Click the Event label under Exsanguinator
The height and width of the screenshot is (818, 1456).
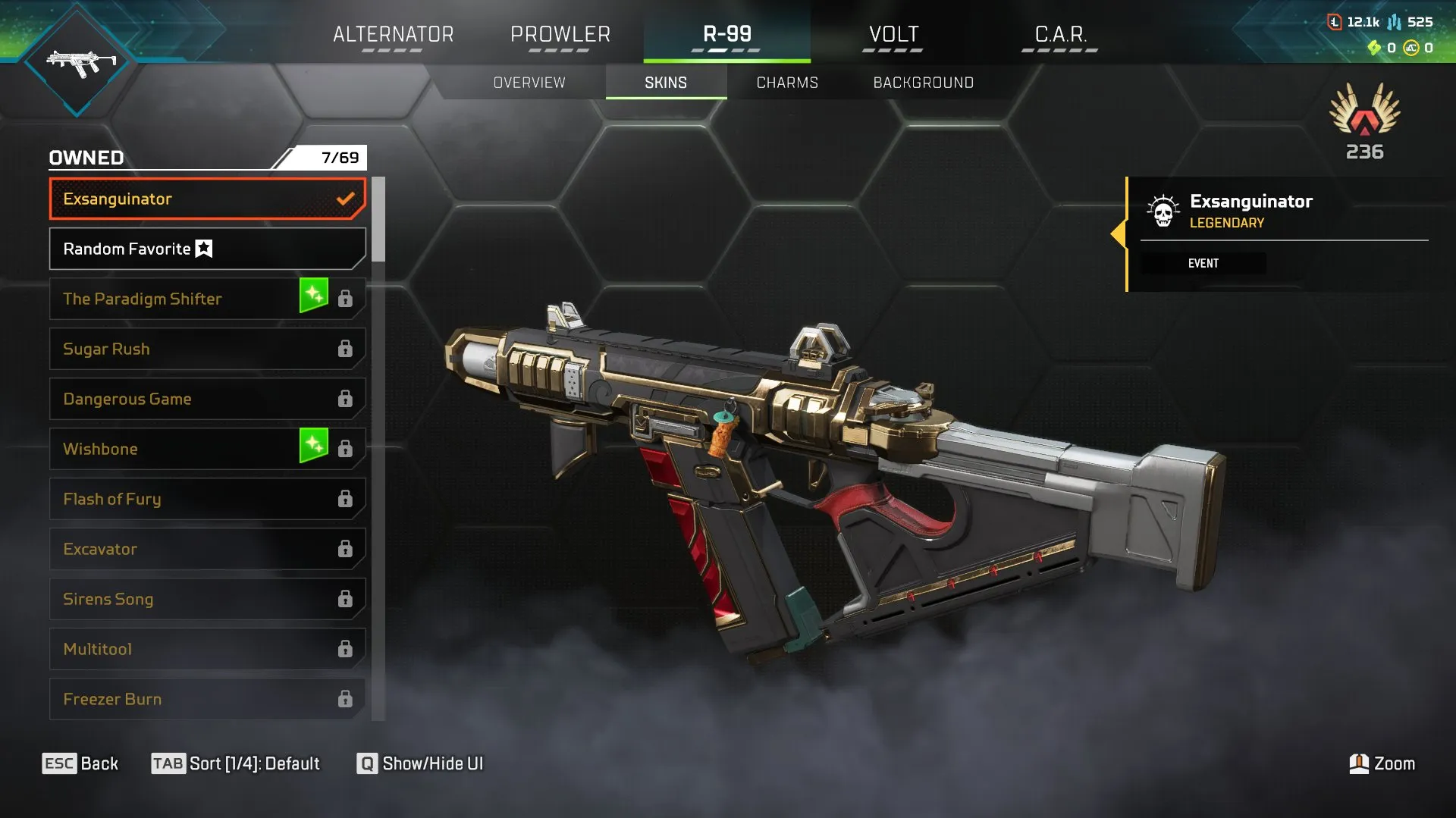pyautogui.click(x=1203, y=263)
